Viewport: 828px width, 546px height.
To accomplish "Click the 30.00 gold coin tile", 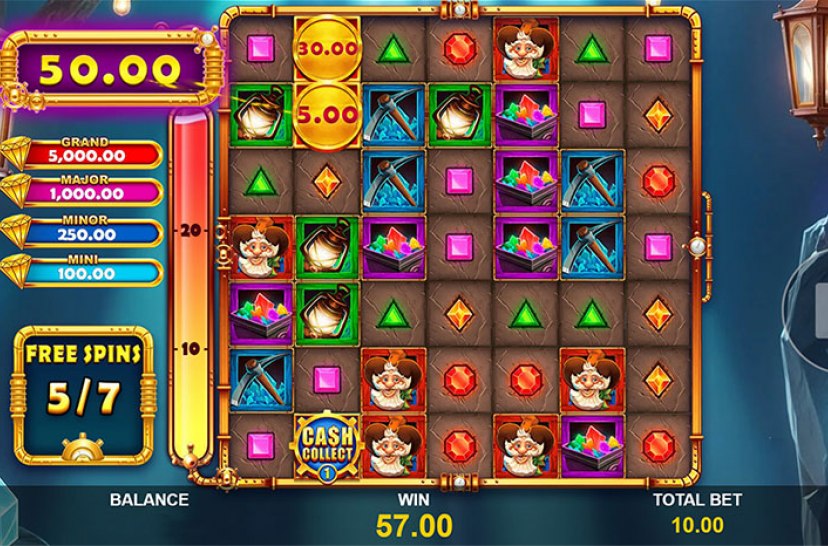I will [x=326, y=48].
